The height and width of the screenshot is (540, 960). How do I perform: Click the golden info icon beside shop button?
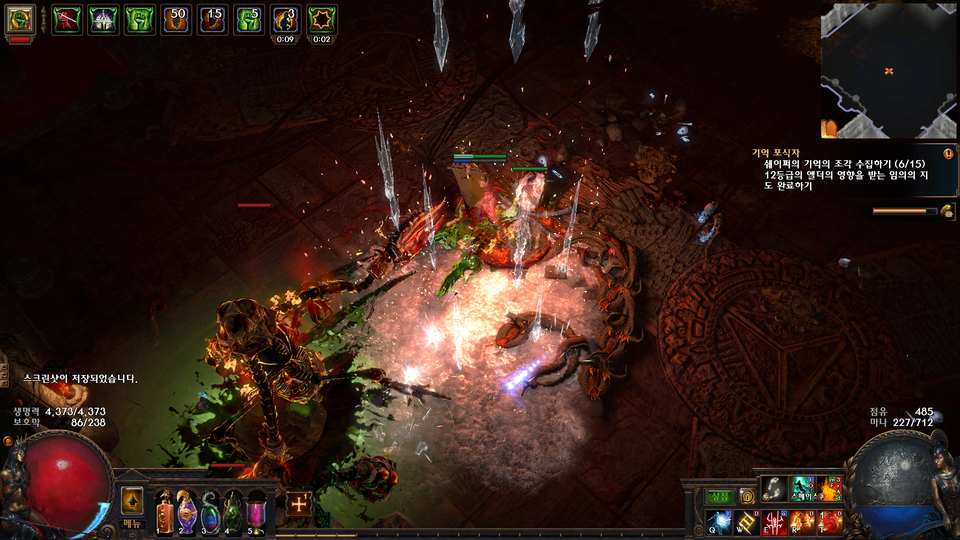(x=746, y=496)
